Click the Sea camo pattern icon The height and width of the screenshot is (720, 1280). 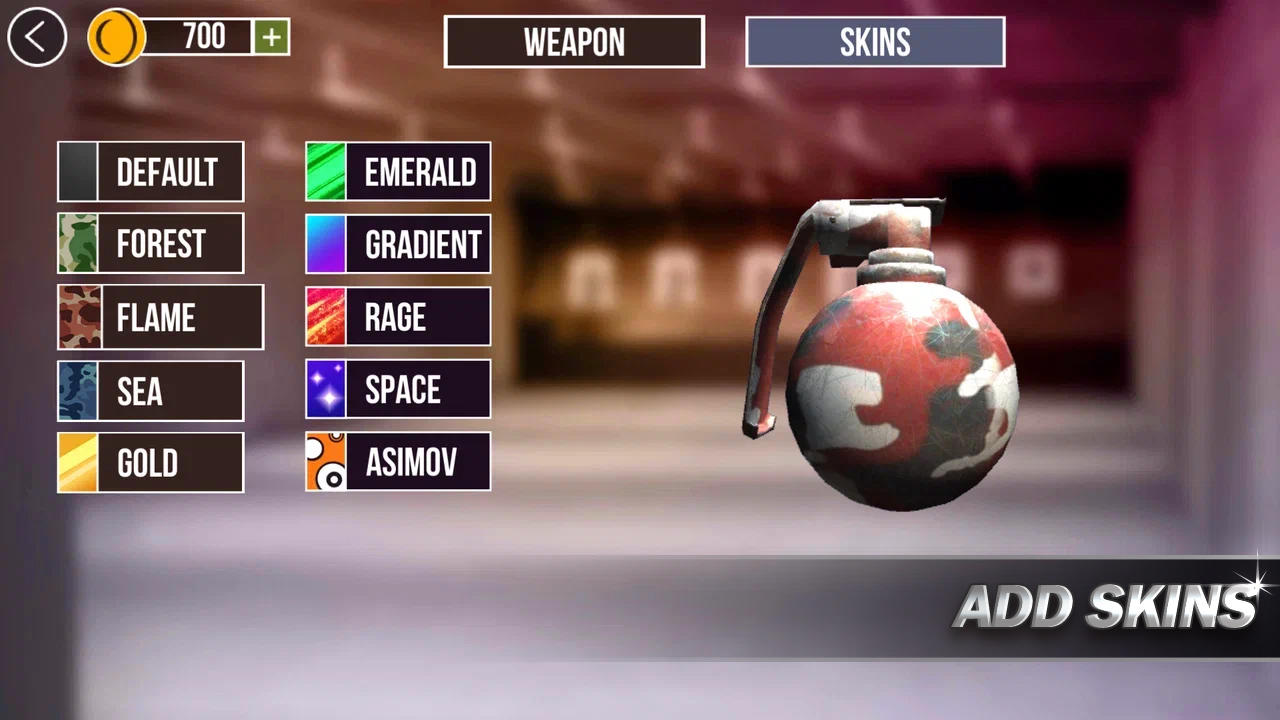point(76,390)
